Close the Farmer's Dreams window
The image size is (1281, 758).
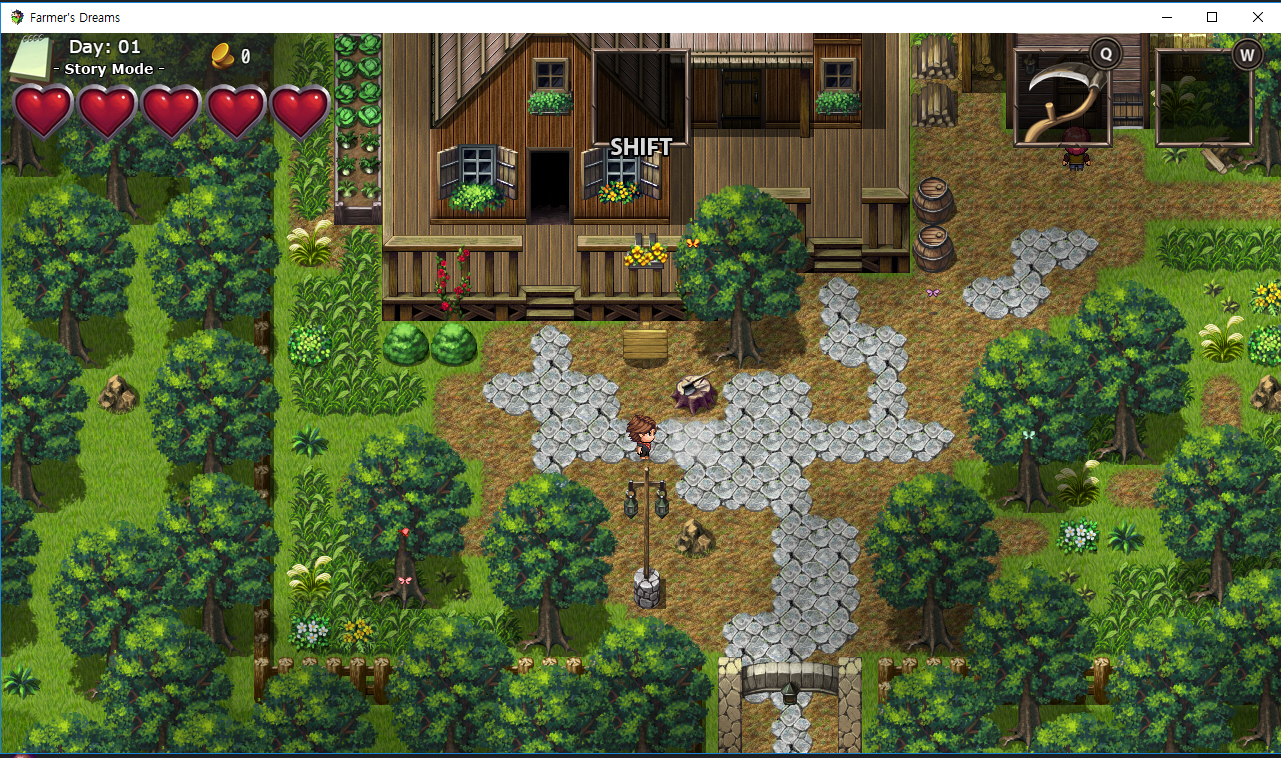[1257, 17]
